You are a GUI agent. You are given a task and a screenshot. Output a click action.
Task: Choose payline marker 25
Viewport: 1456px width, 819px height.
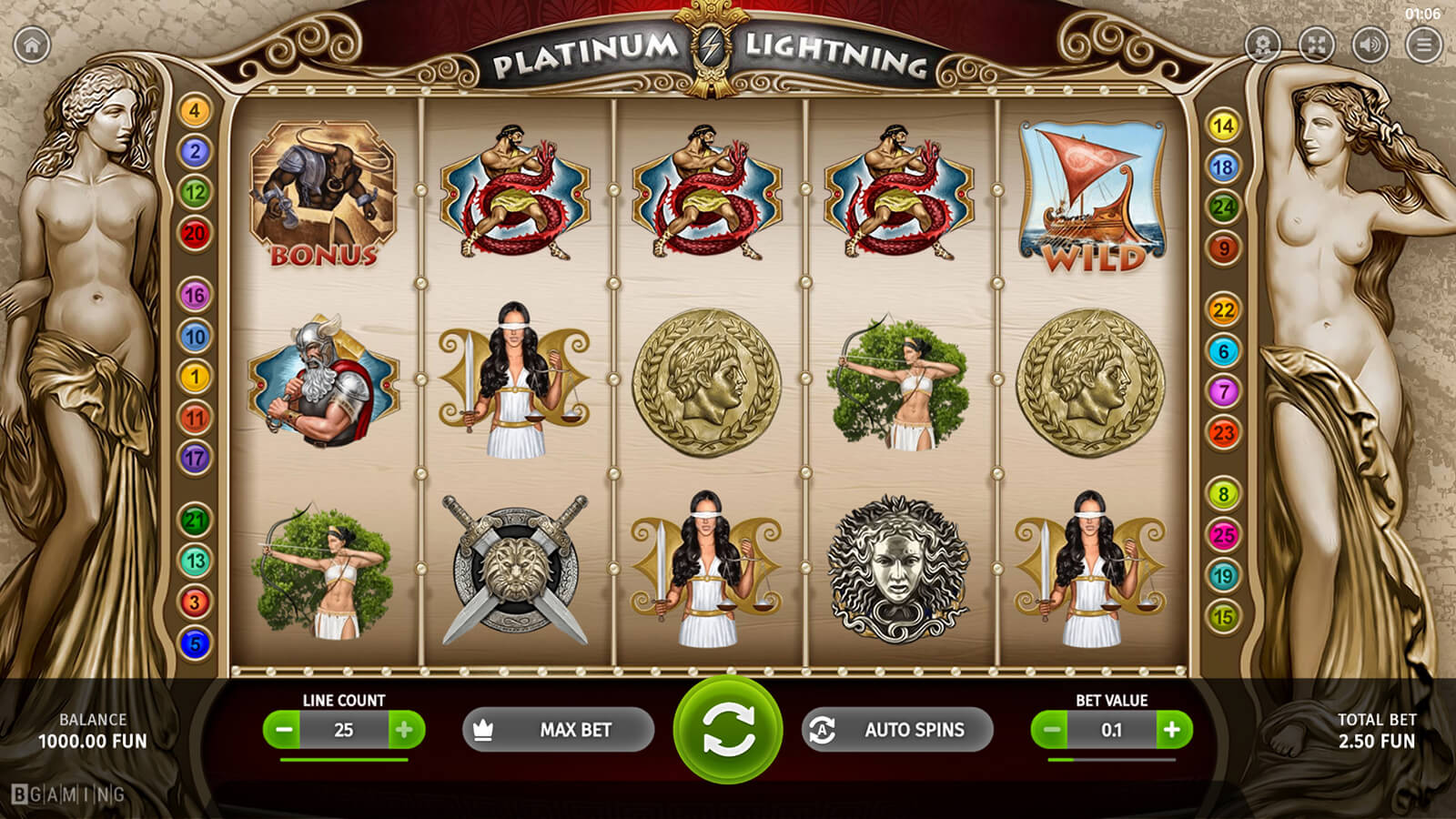1223,535
